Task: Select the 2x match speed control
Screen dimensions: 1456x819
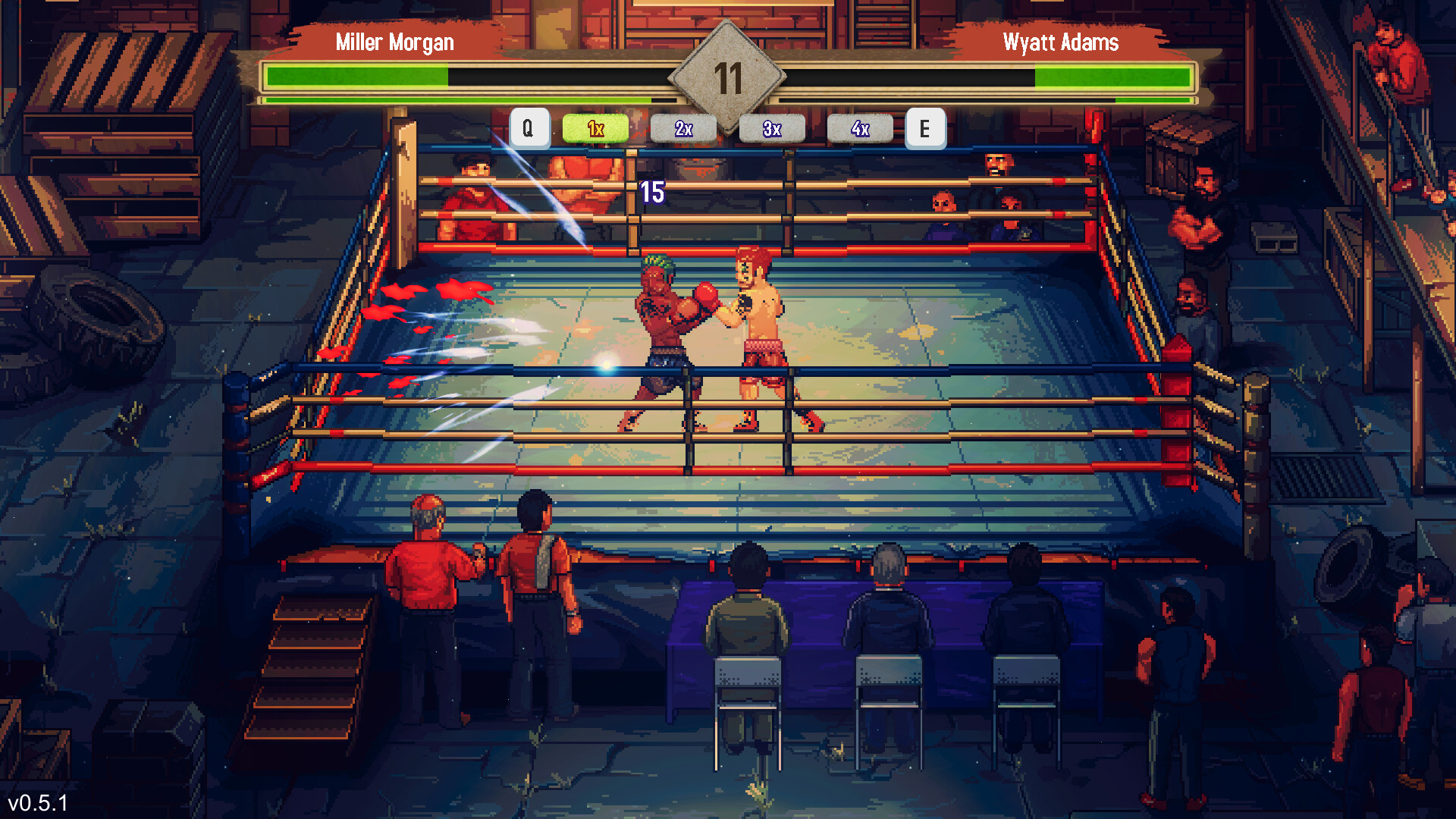Action: point(683,129)
